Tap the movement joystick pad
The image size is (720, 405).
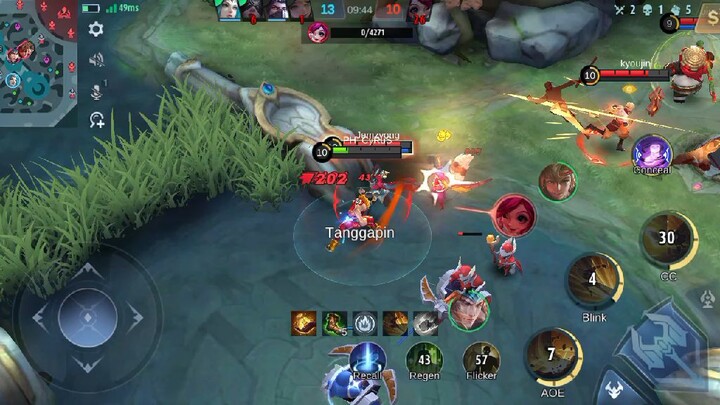tap(88, 317)
